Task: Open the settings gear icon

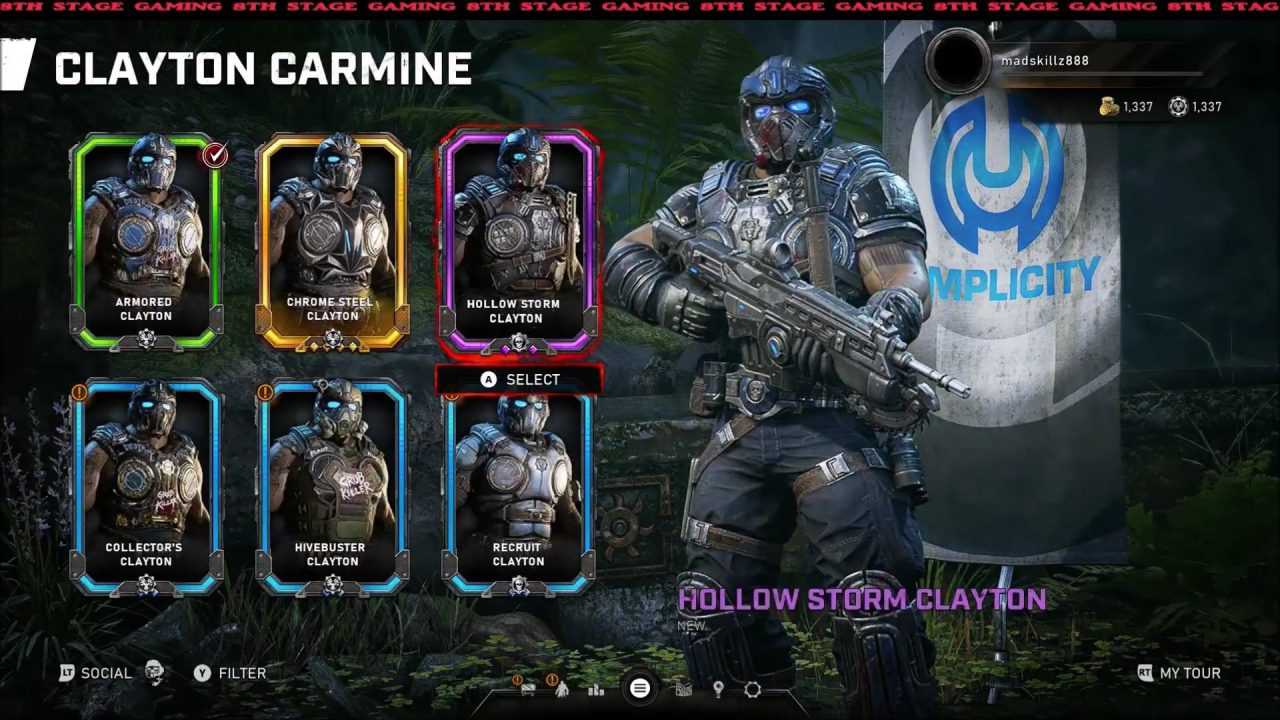Action: [x=752, y=689]
